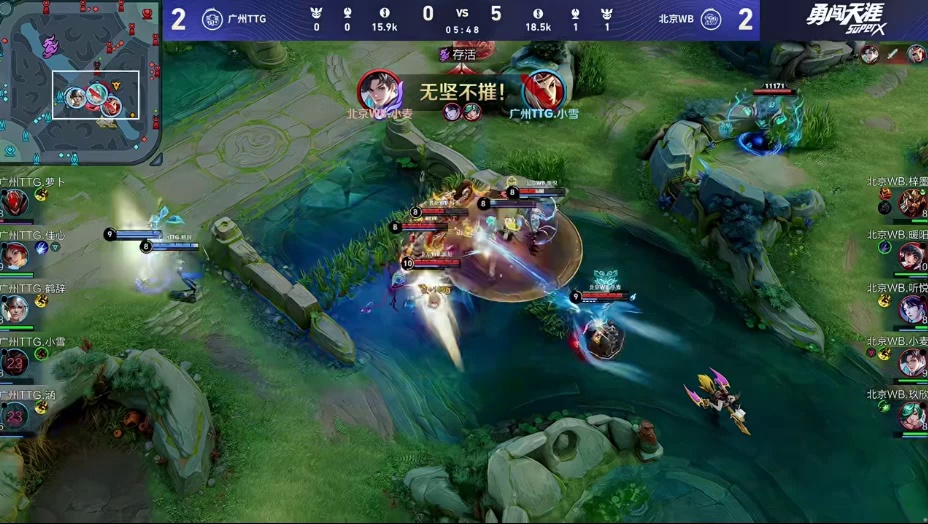928x524 pixels.
Task: Select player 北京WB.暖阳's hero portrait
Action: pyautogui.click(x=912, y=256)
